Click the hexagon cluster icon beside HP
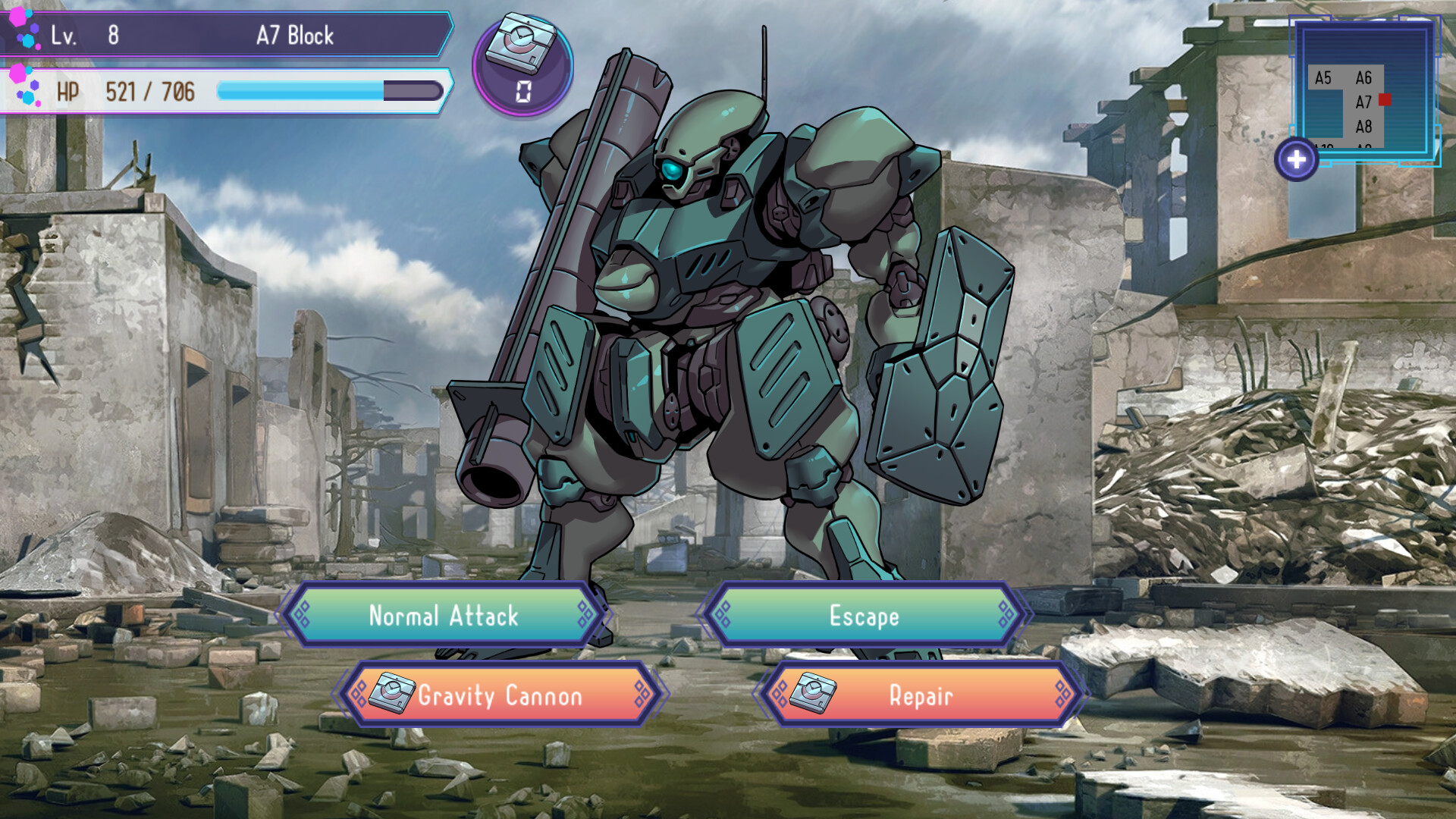 point(24,87)
